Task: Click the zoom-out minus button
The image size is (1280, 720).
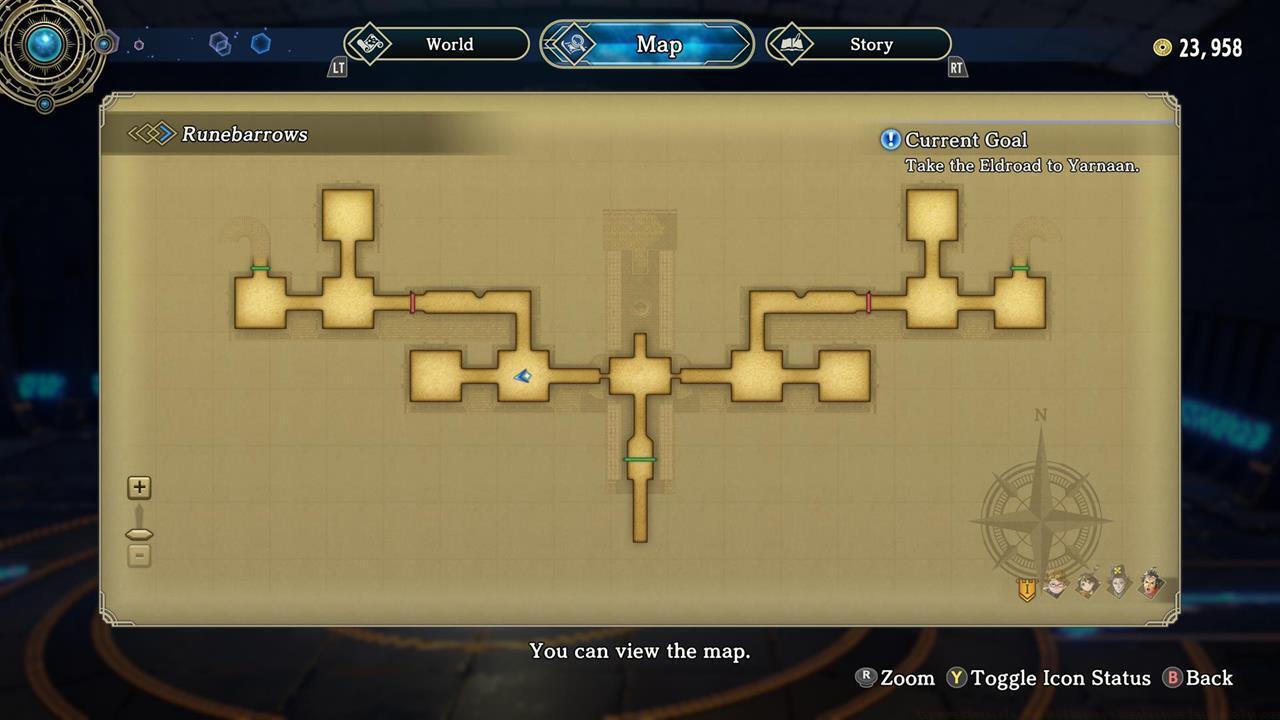Action: pos(139,556)
